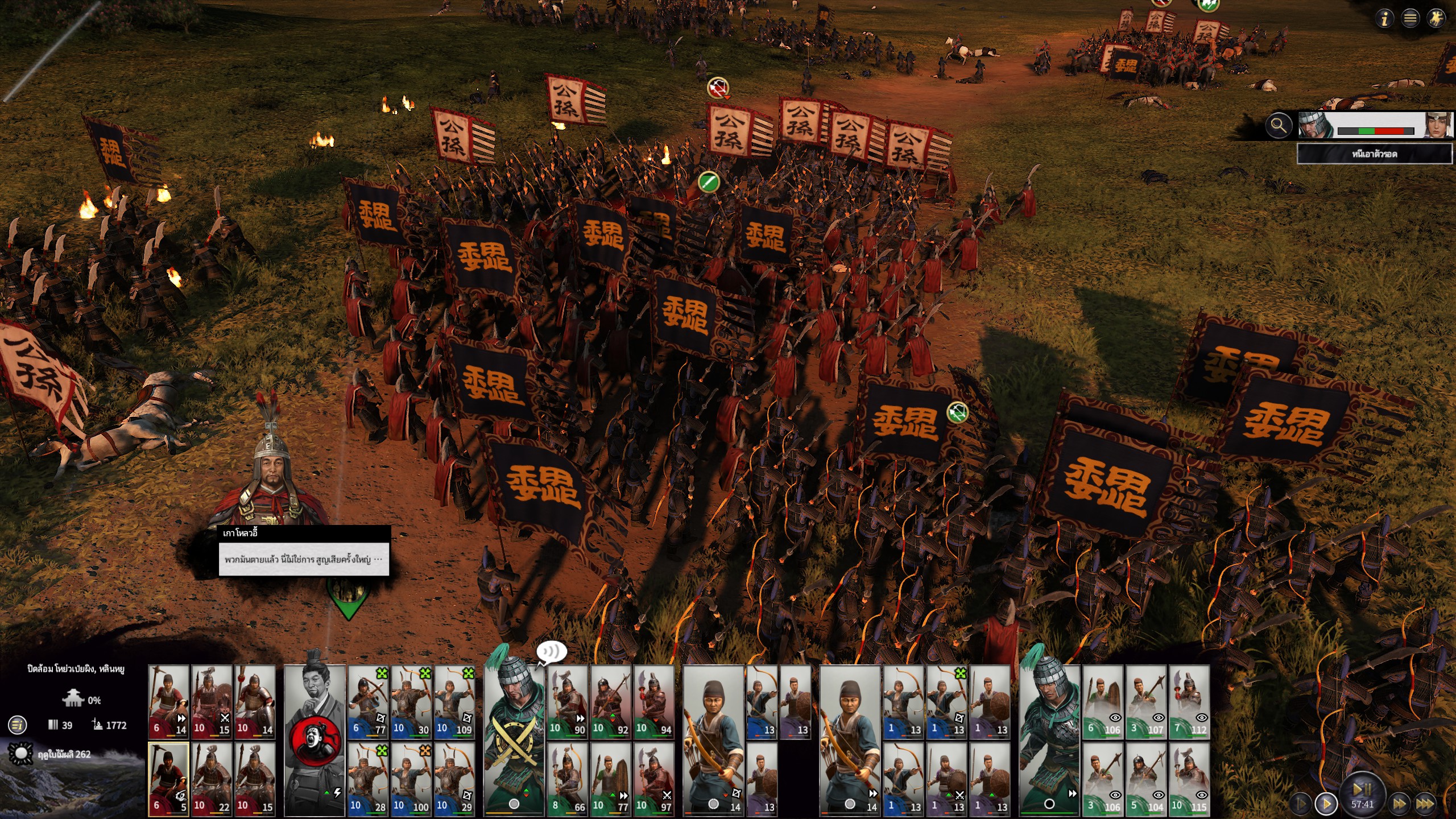Set battle speed to normal play
This screenshot has width=1456, height=819.
pyautogui.click(x=1326, y=804)
